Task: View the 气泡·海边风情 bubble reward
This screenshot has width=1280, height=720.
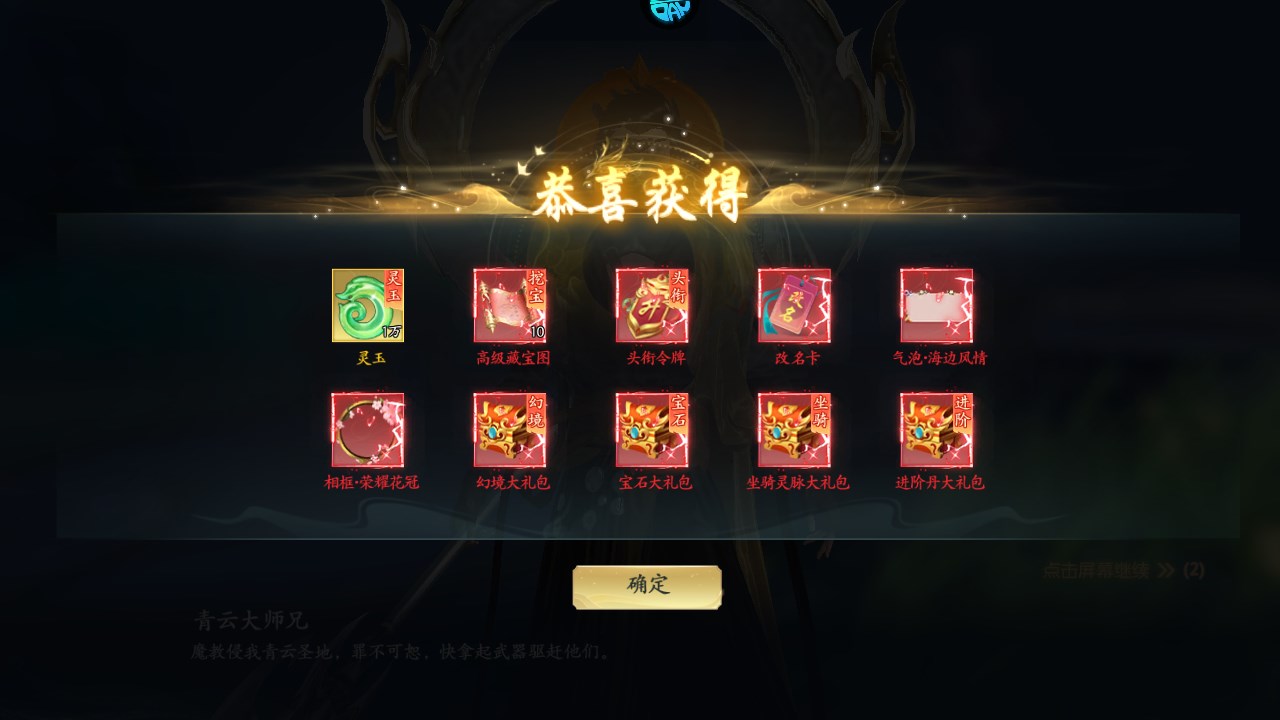Action: (x=936, y=305)
